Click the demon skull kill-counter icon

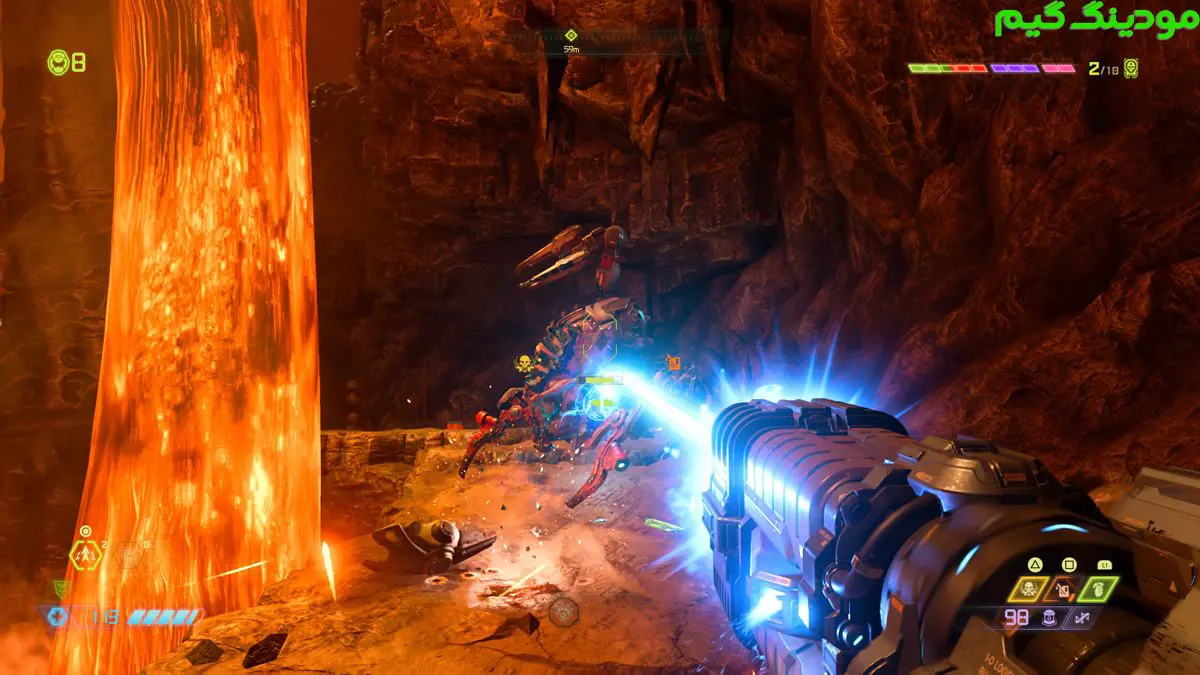(x=1131, y=68)
